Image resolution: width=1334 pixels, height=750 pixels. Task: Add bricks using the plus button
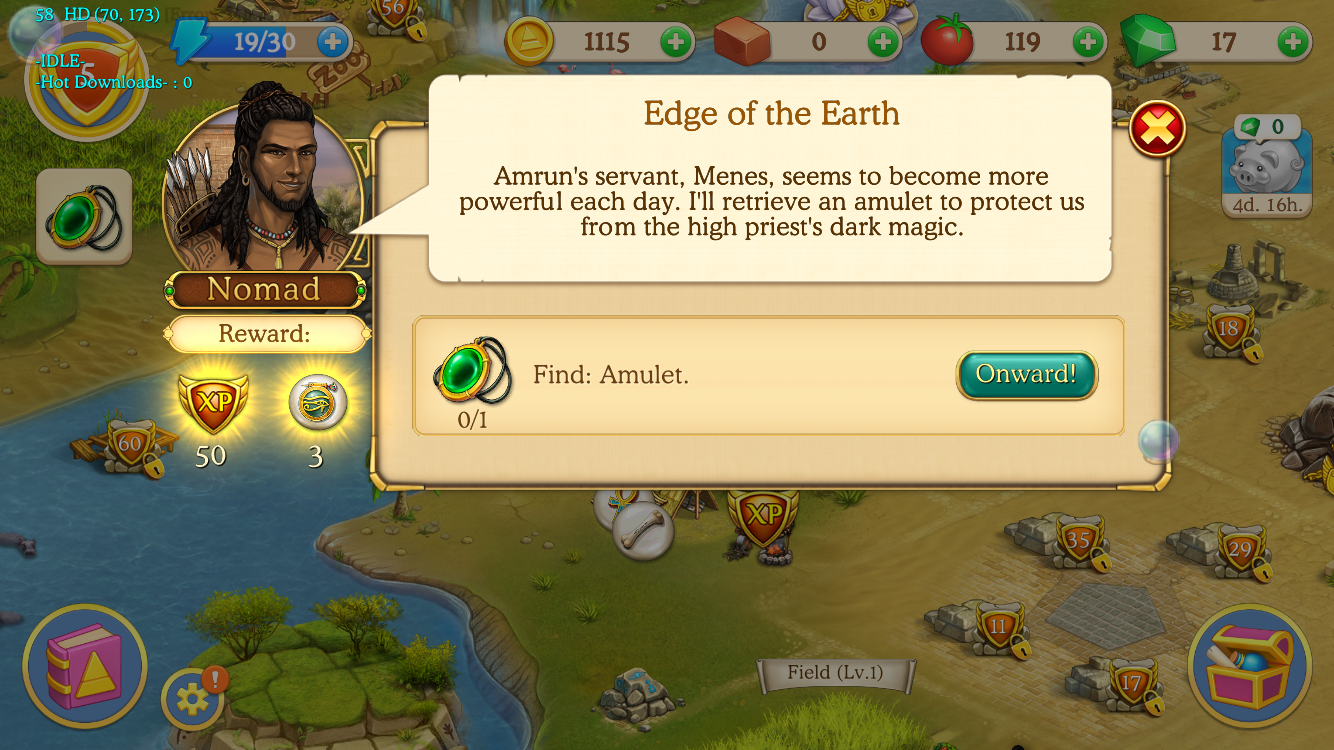click(882, 42)
